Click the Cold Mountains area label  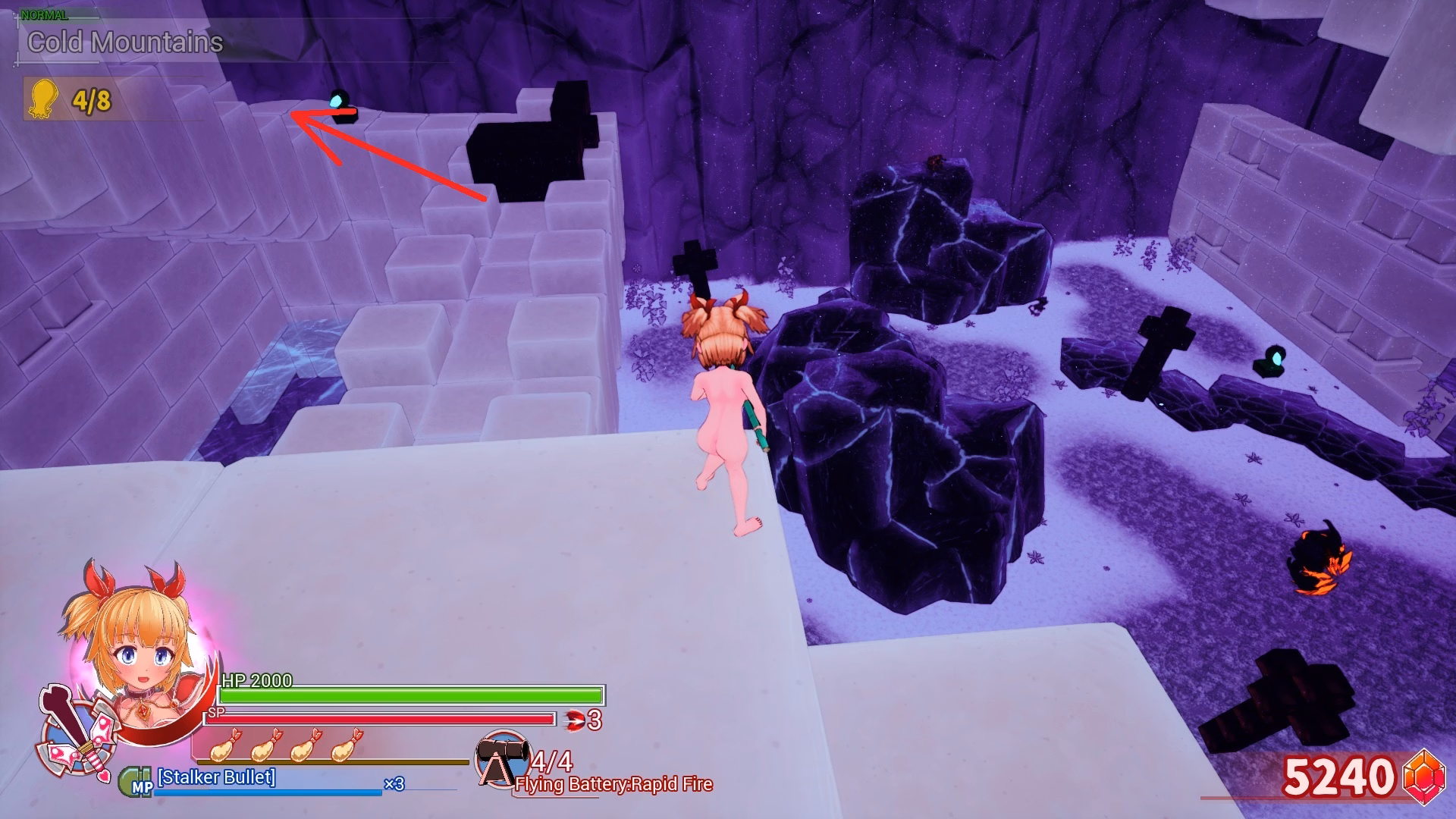[x=125, y=42]
